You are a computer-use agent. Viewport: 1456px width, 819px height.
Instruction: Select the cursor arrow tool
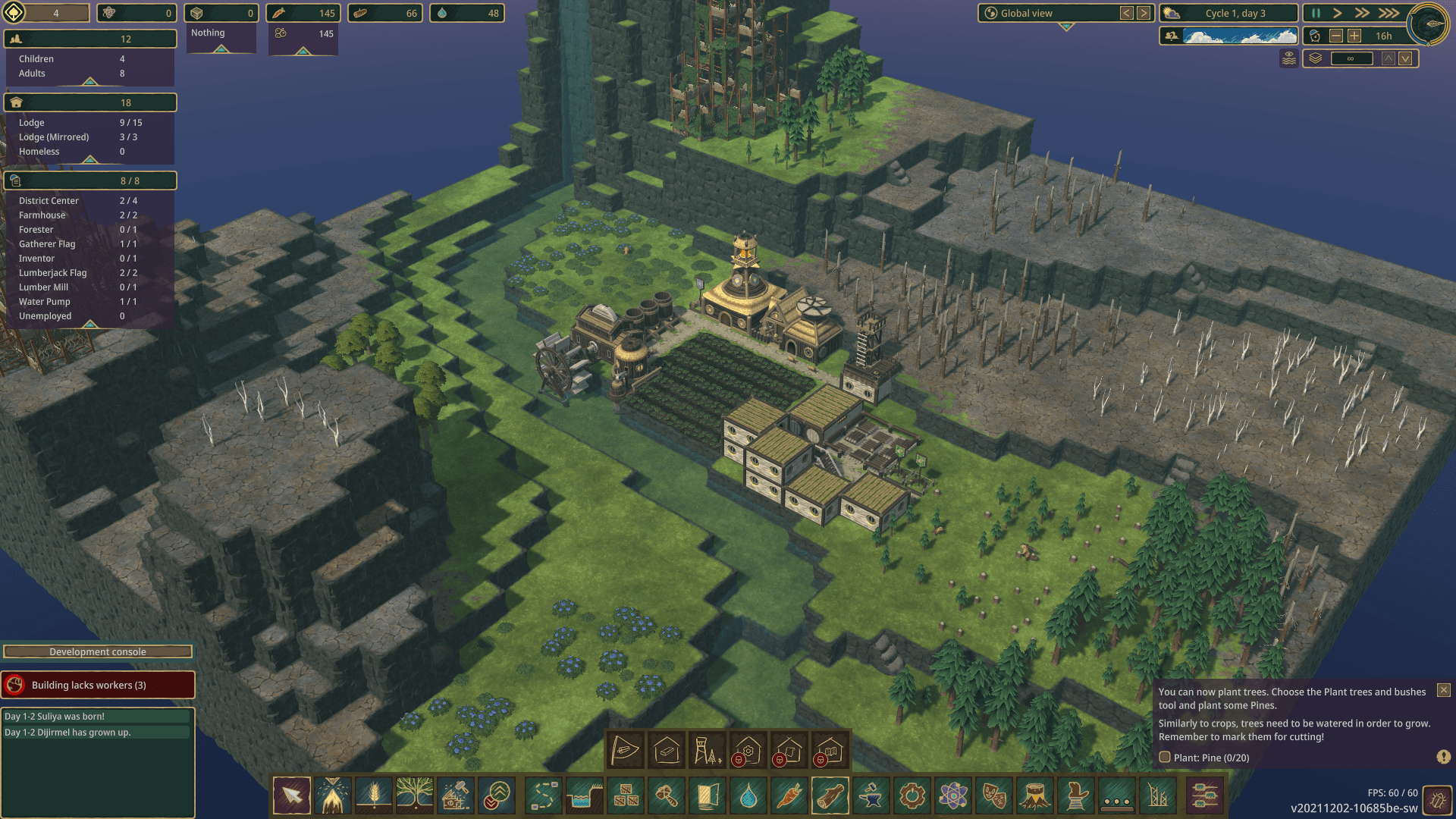coord(292,796)
